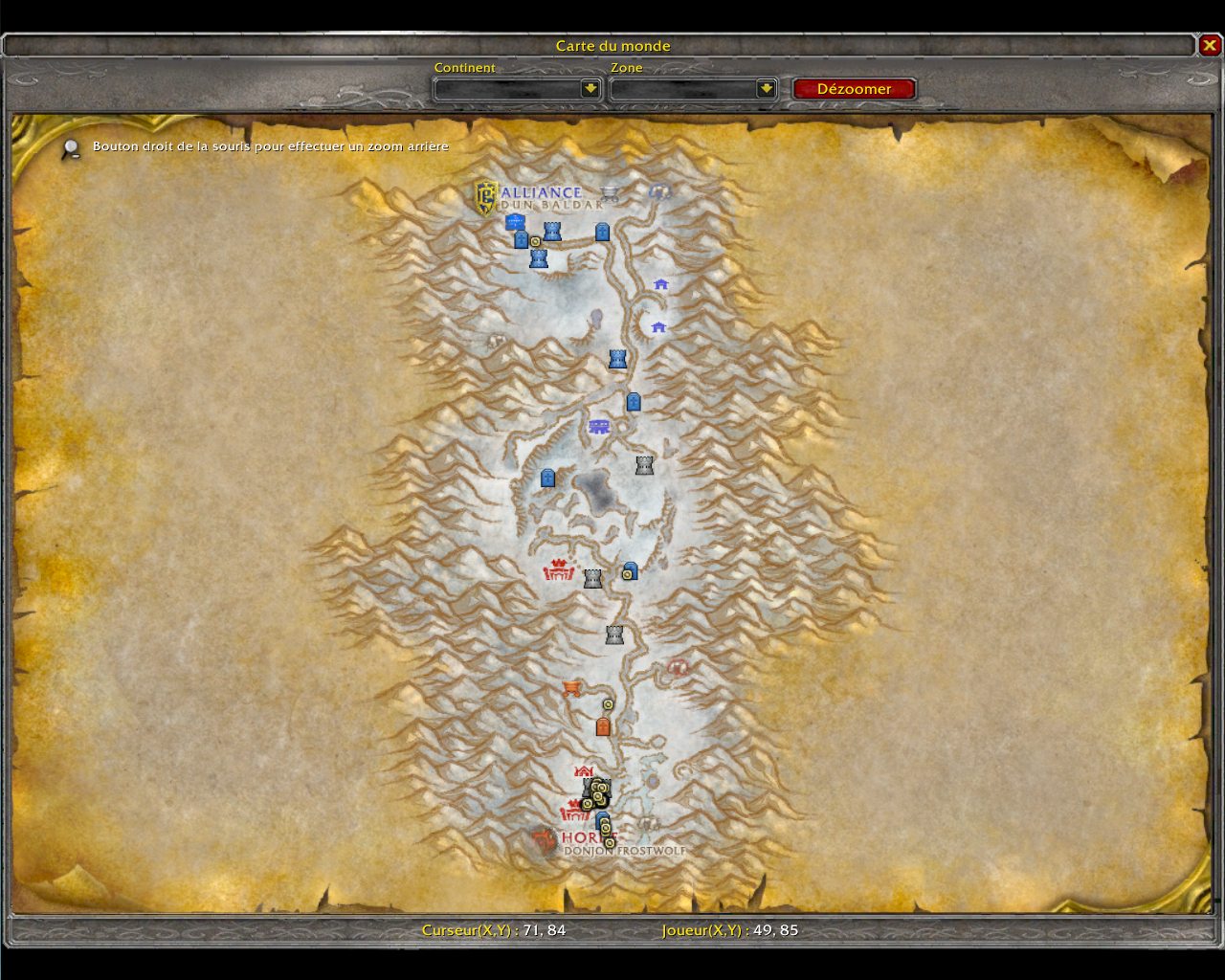Open the Continent dropdown

[590, 89]
